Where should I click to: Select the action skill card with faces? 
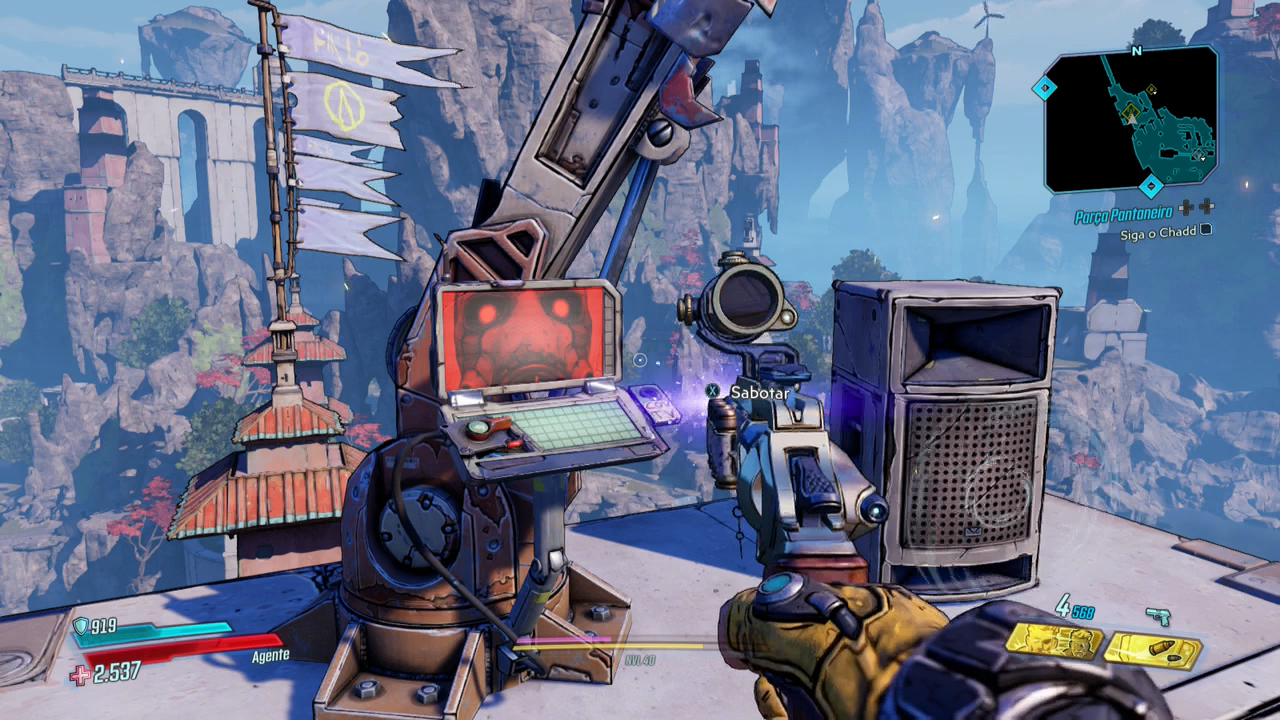pos(1053,642)
